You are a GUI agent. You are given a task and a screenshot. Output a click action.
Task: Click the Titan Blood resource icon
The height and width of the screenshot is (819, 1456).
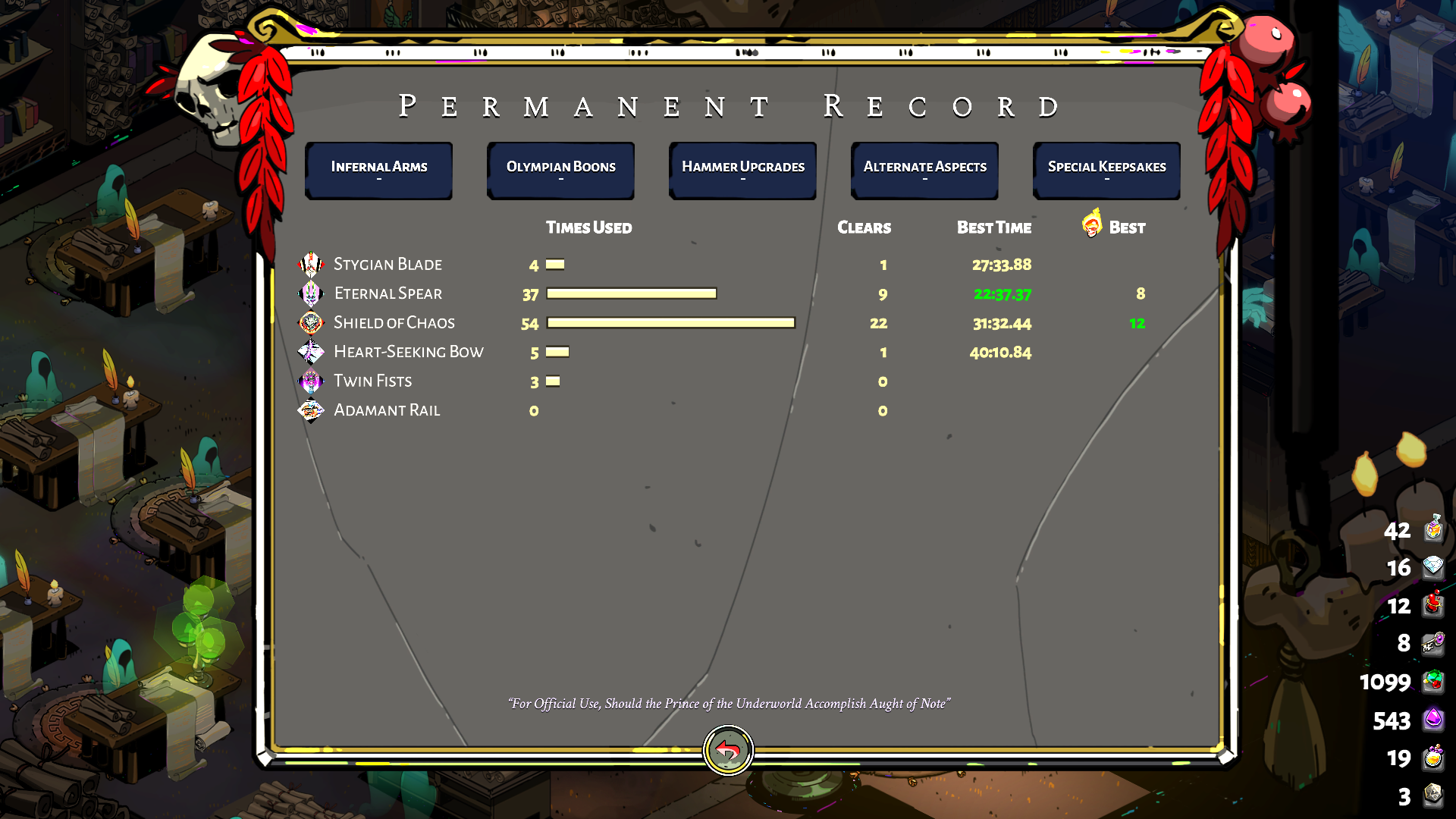pyautogui.click(x=1433, y=606)
